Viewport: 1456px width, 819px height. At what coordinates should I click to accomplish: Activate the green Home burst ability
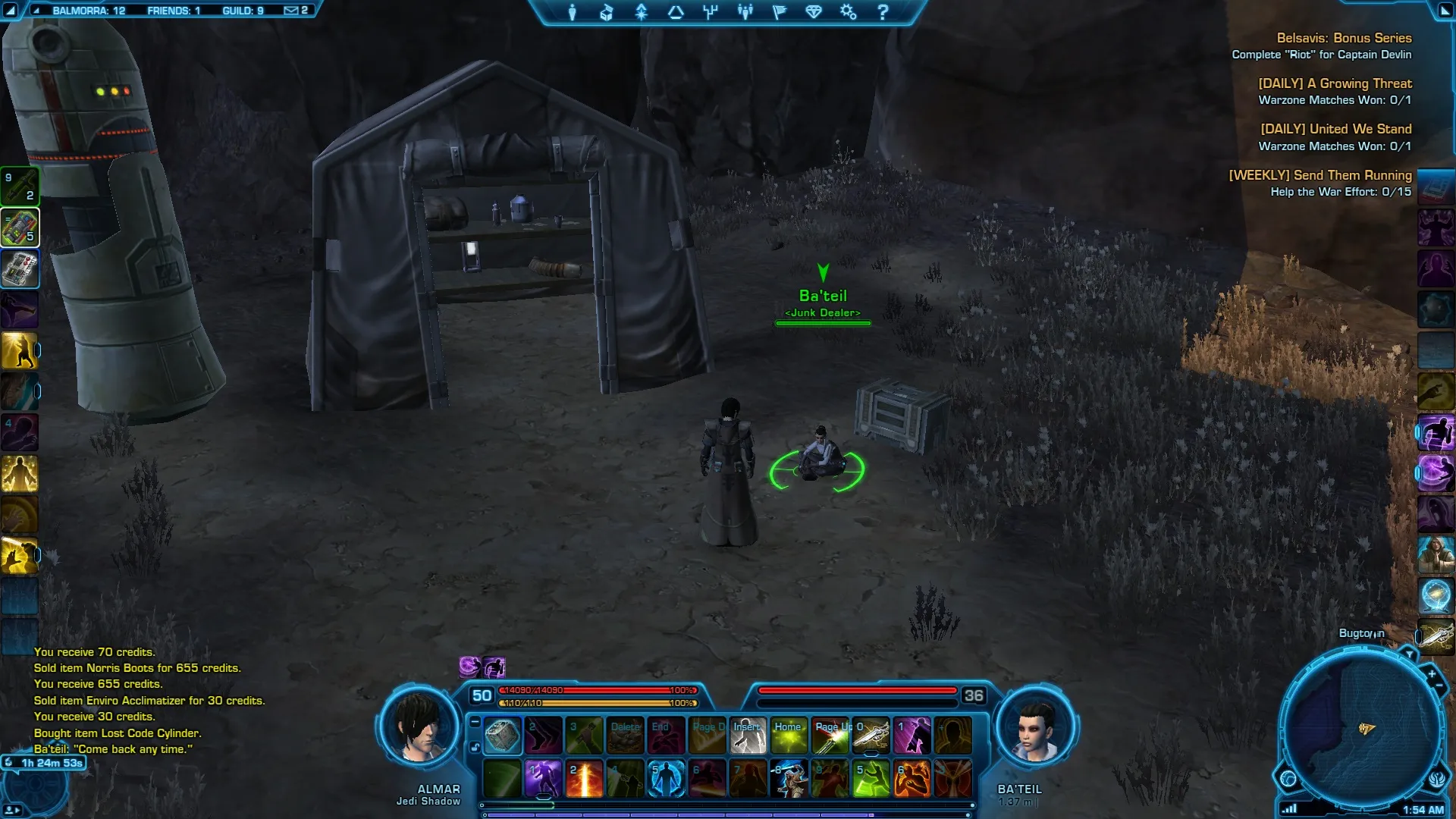(x=789, y=736)
